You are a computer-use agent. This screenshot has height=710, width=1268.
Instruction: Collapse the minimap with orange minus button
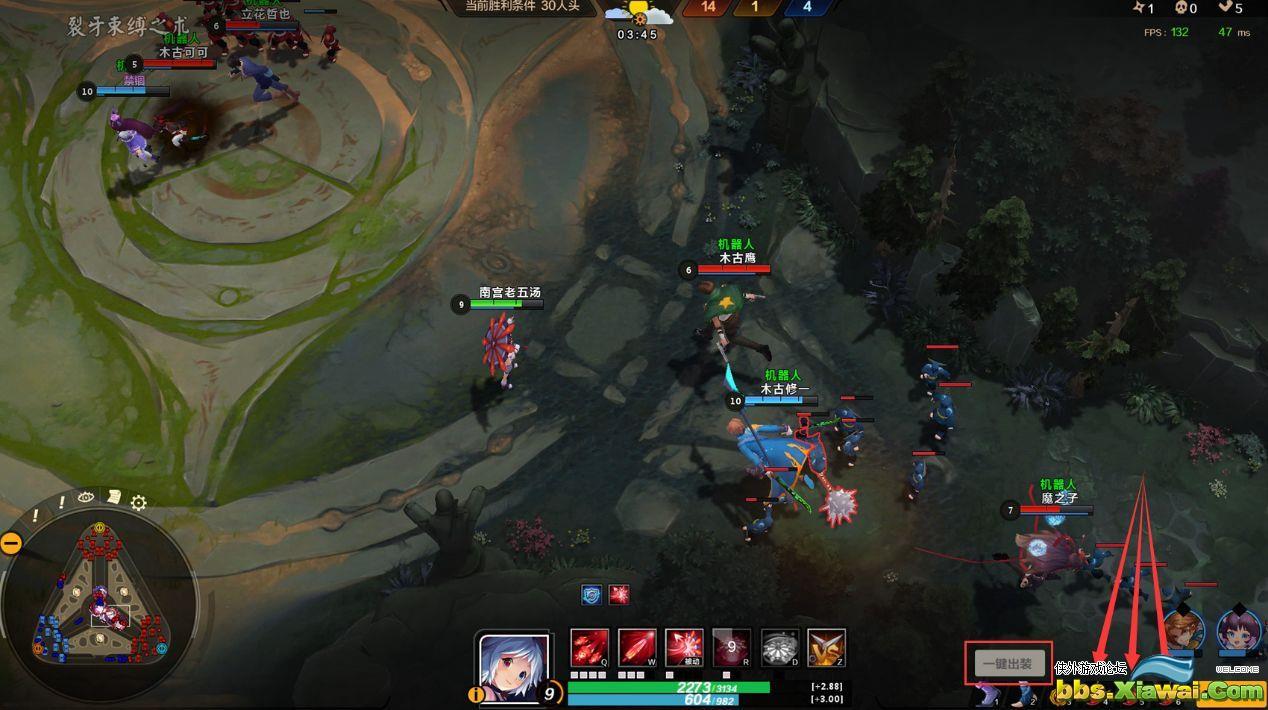click(11, 543)
